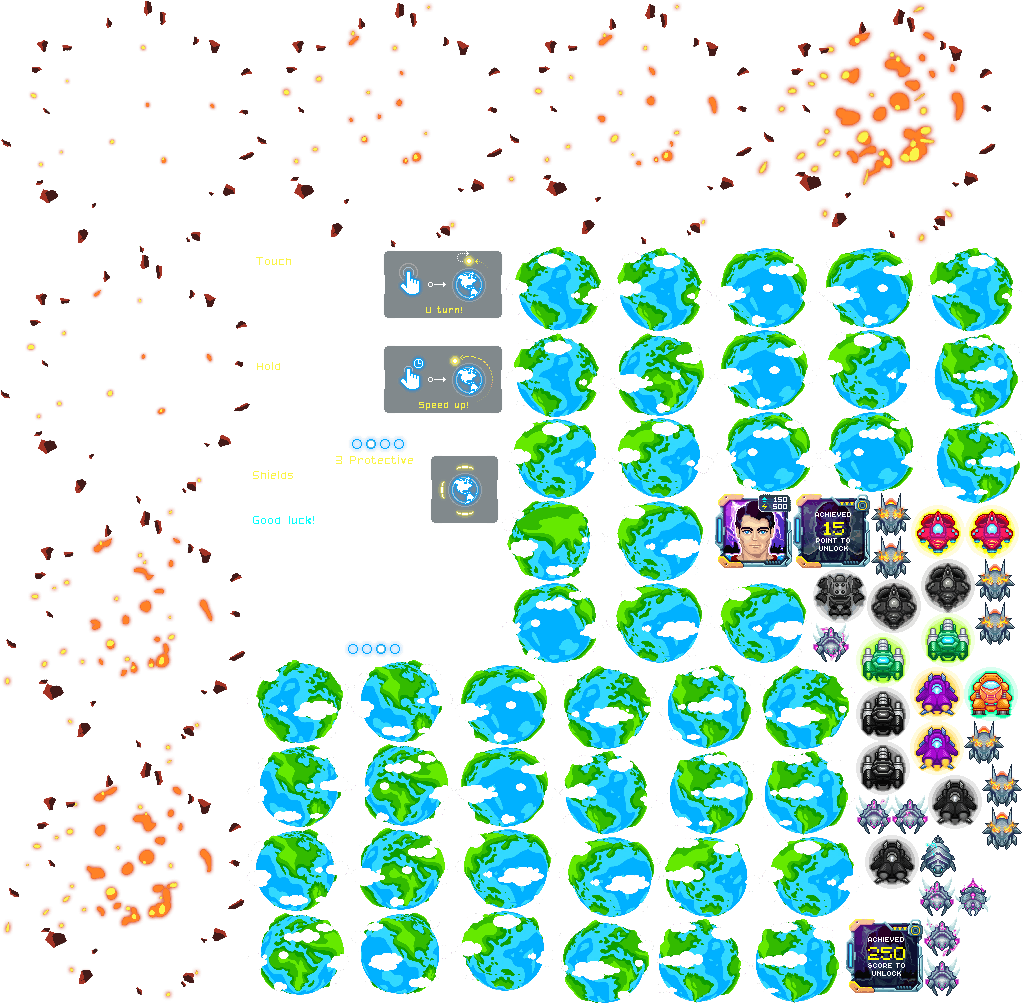Tap the 15 point to unlock card
Image resolution: width=1024 pixels, height=1004 pixels.
[833, 531]
